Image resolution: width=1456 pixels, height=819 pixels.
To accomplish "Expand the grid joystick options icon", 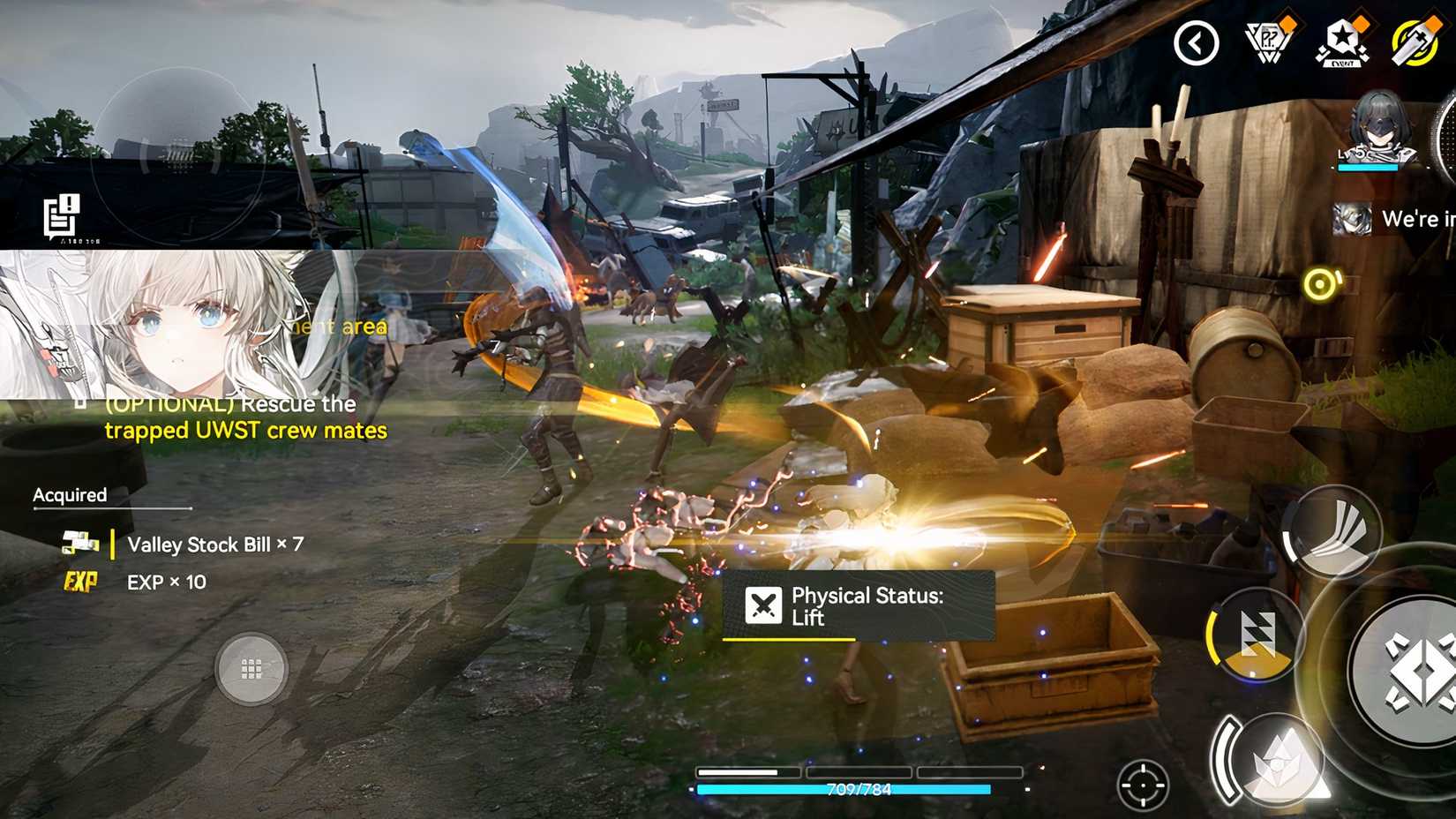I will 253,669.
